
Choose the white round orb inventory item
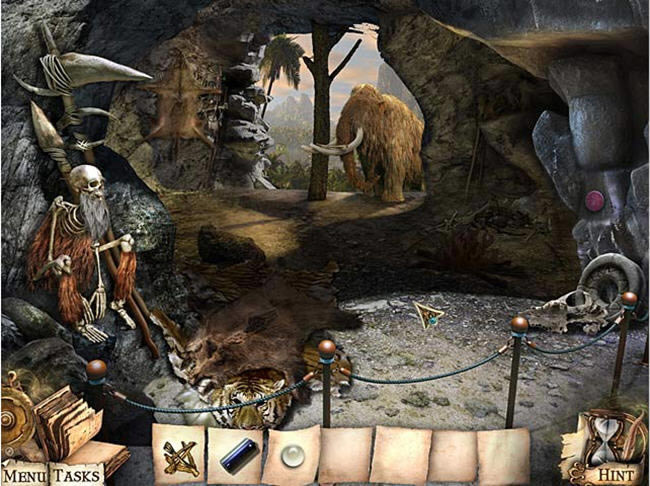tap(292, 455)
